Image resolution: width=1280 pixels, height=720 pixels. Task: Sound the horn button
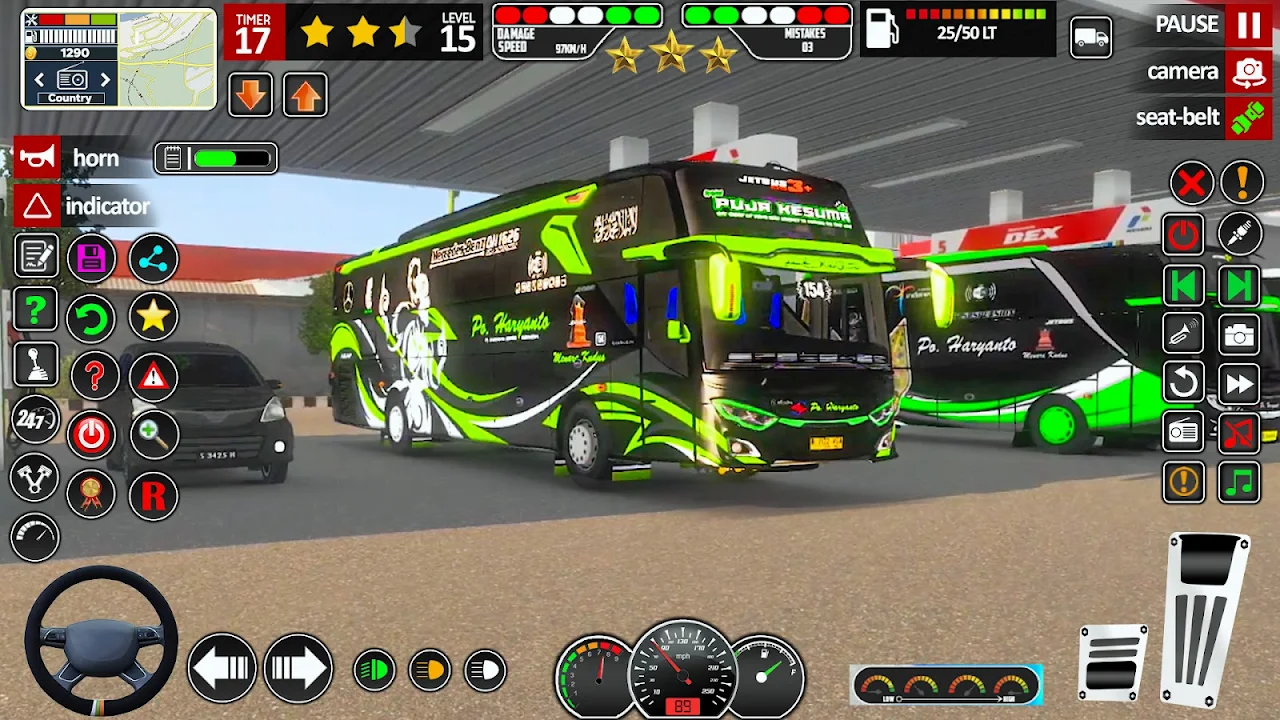[x=37, y=158]
